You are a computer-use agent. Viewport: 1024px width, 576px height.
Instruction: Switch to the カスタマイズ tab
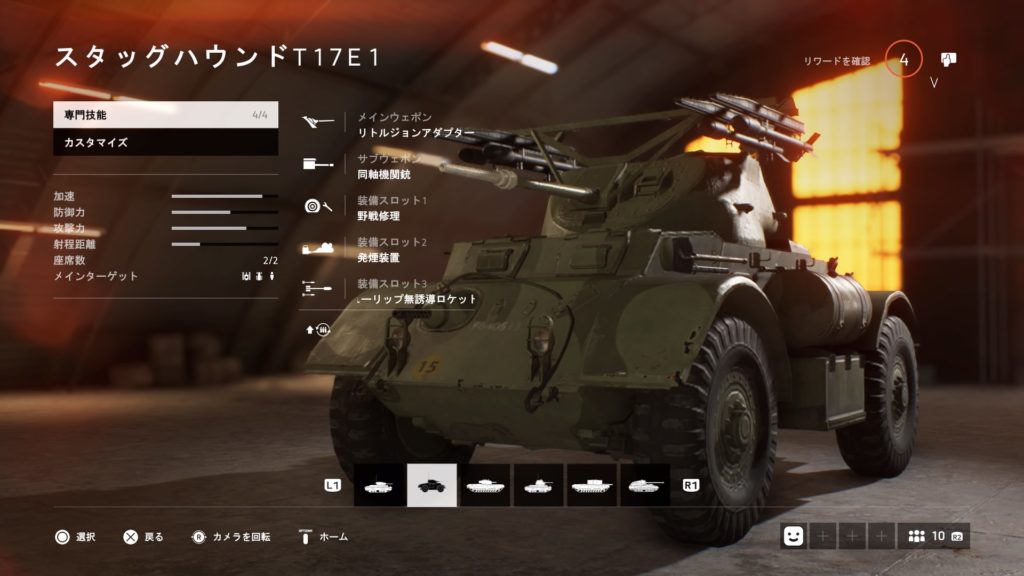pos(165,142)
